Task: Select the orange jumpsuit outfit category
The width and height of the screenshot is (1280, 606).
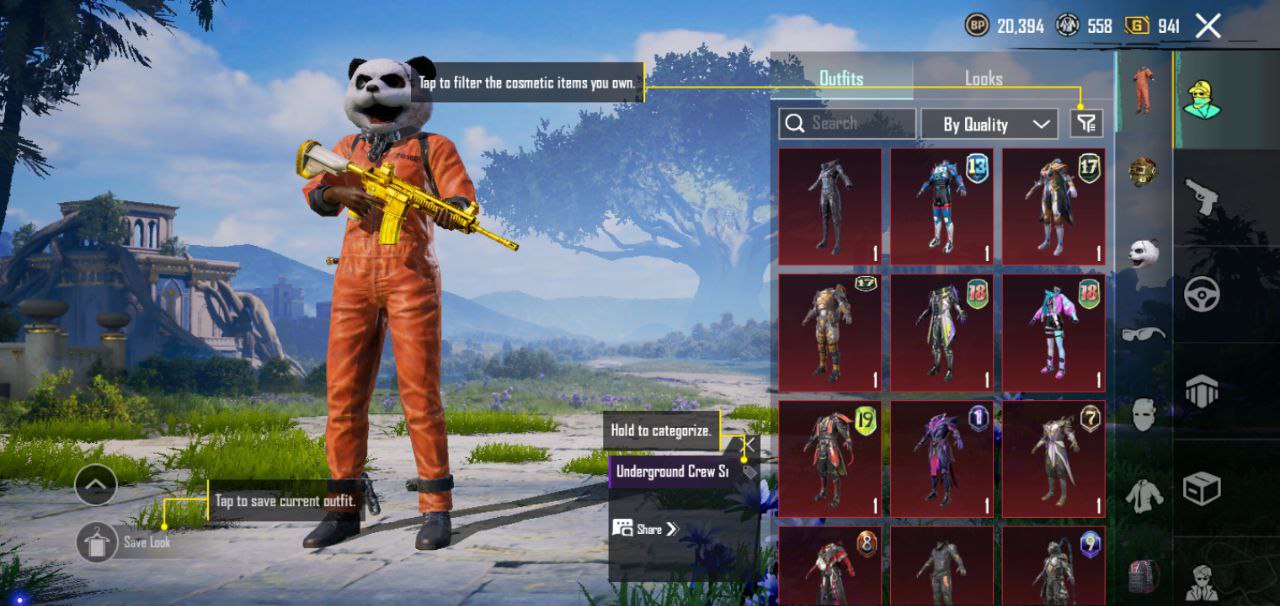Action: pos(1143,90)
